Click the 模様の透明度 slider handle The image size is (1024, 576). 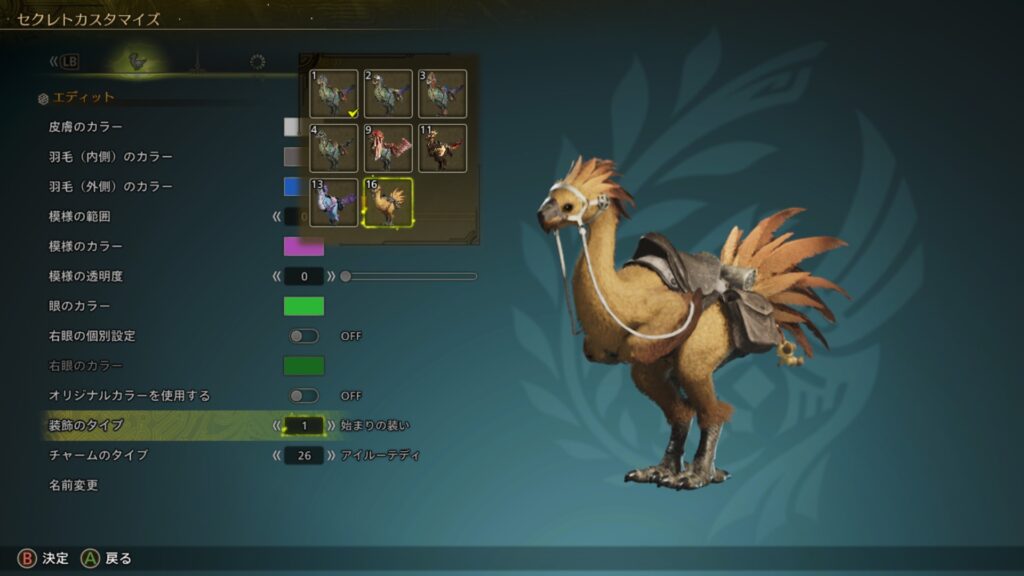pos(346,276)
